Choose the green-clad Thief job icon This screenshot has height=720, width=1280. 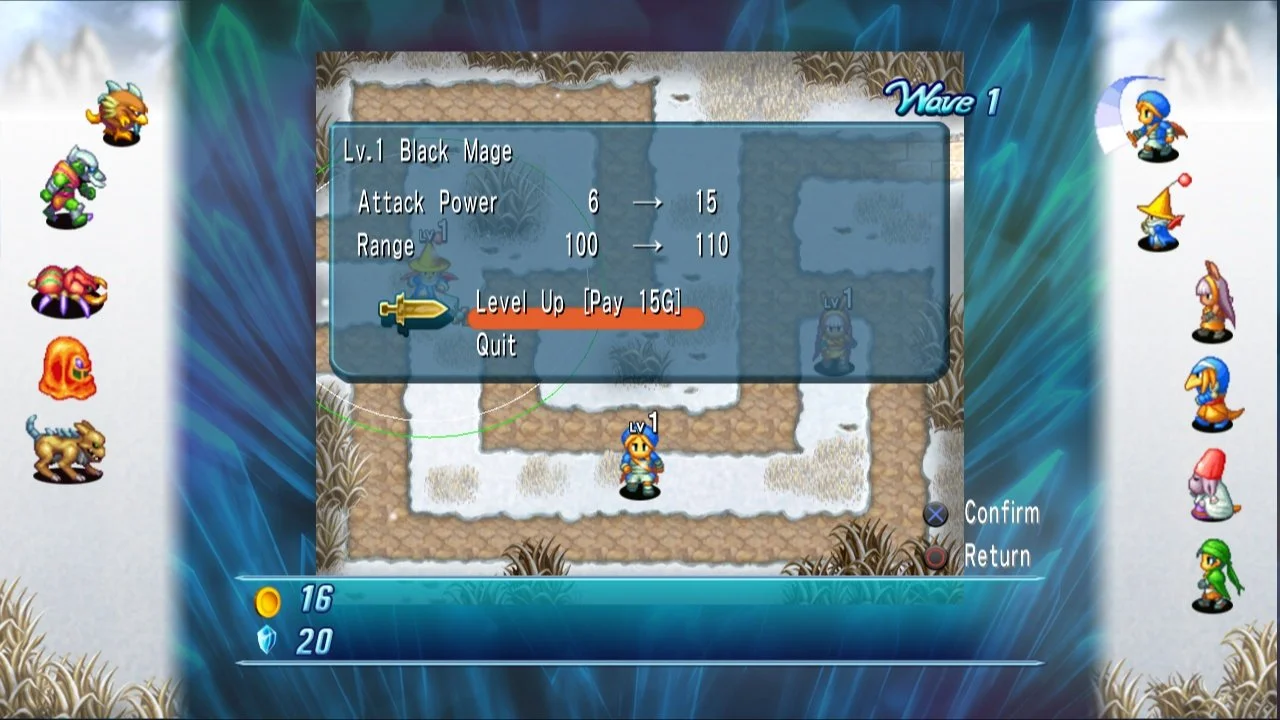[1215, 575]
